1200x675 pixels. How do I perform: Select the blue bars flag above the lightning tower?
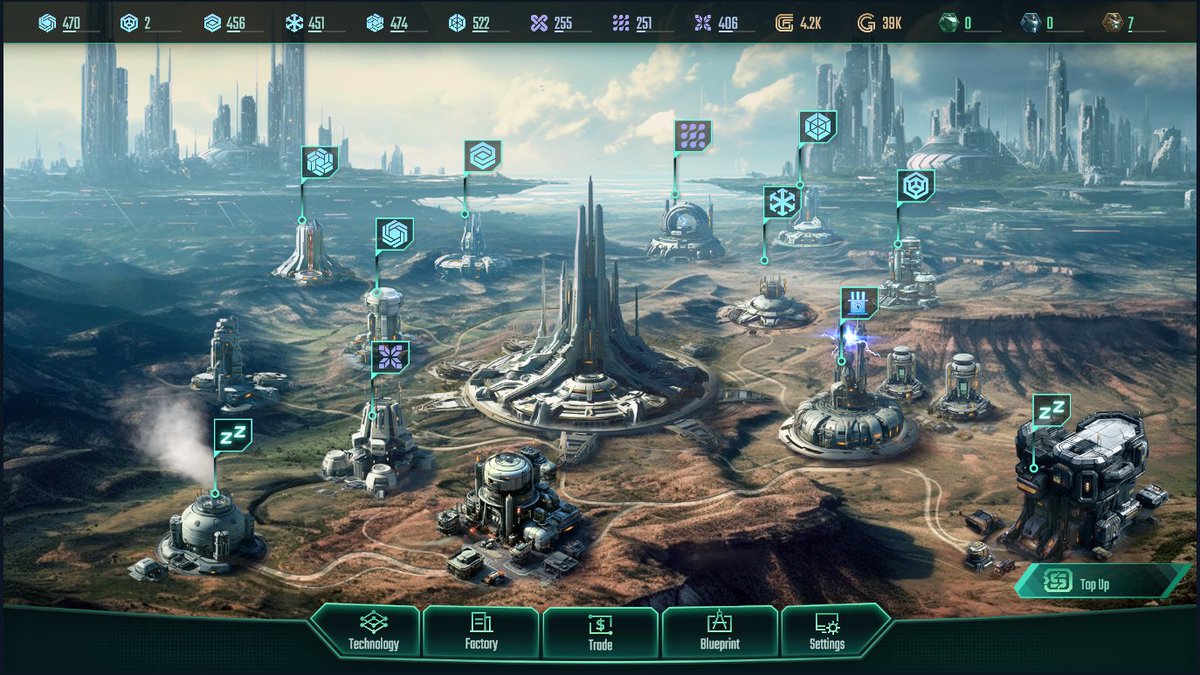[x=859, y=302]
